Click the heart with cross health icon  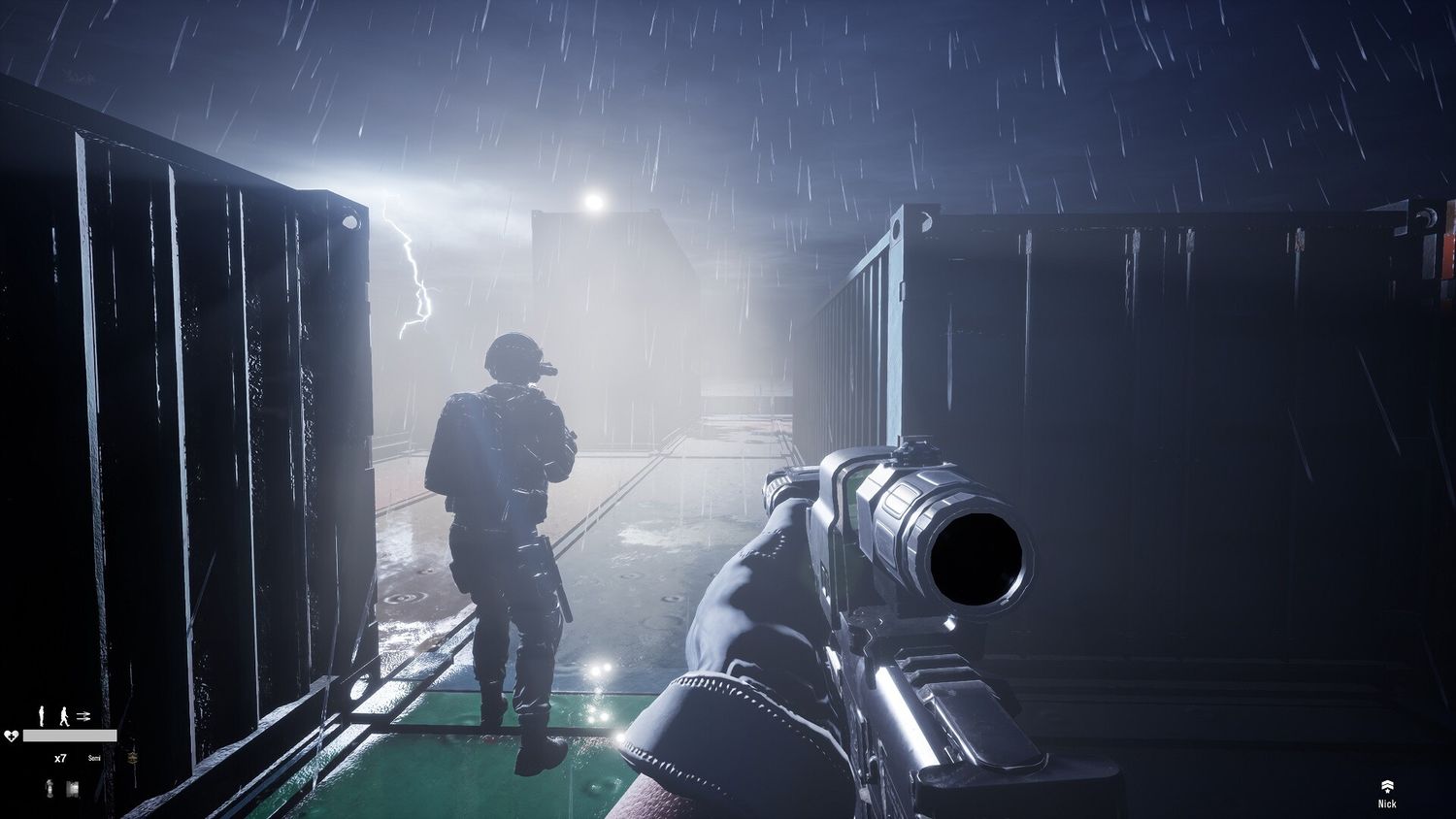click(x=12, y=736)
